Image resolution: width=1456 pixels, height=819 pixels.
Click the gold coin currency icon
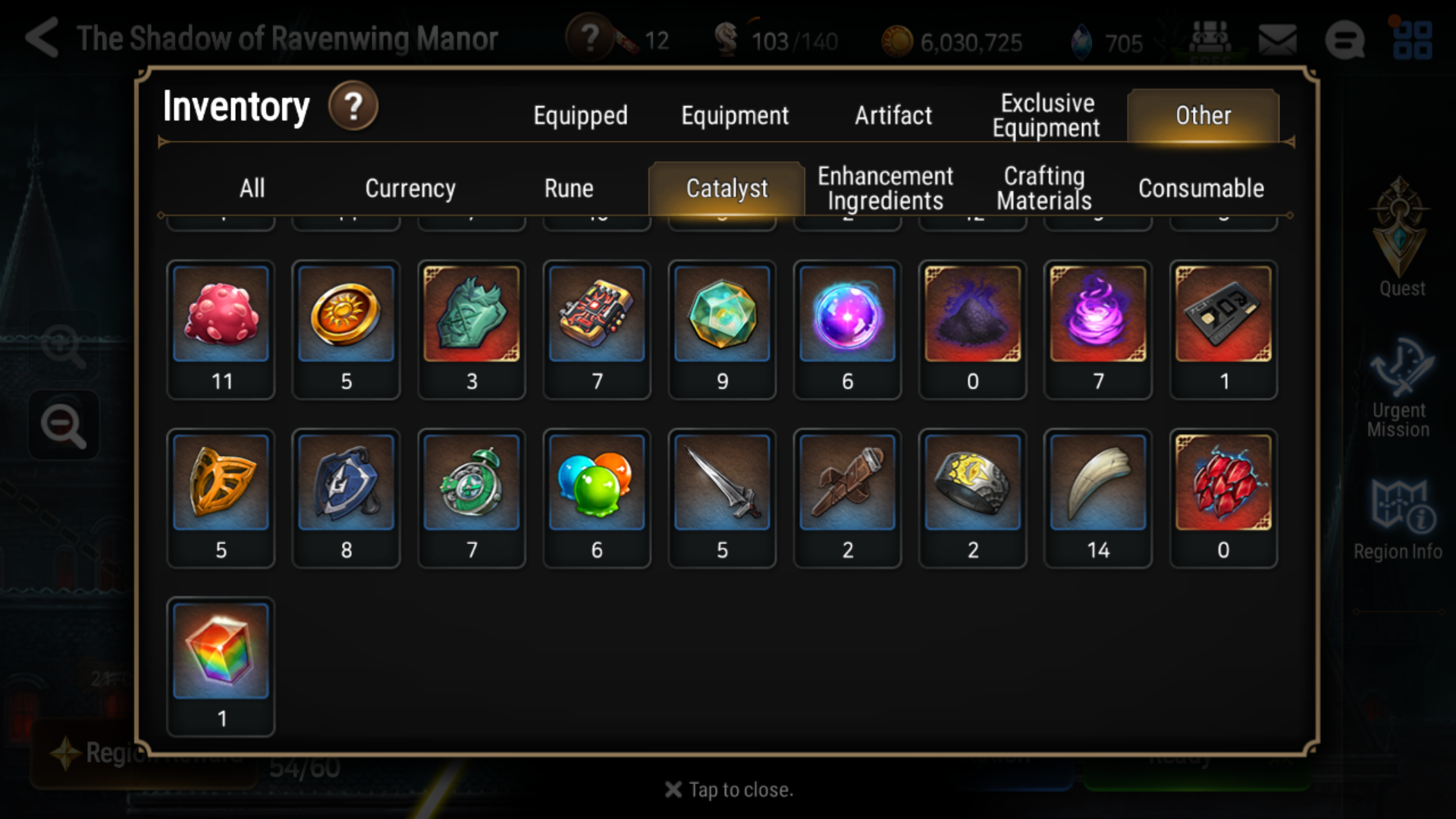coord(899,42)
